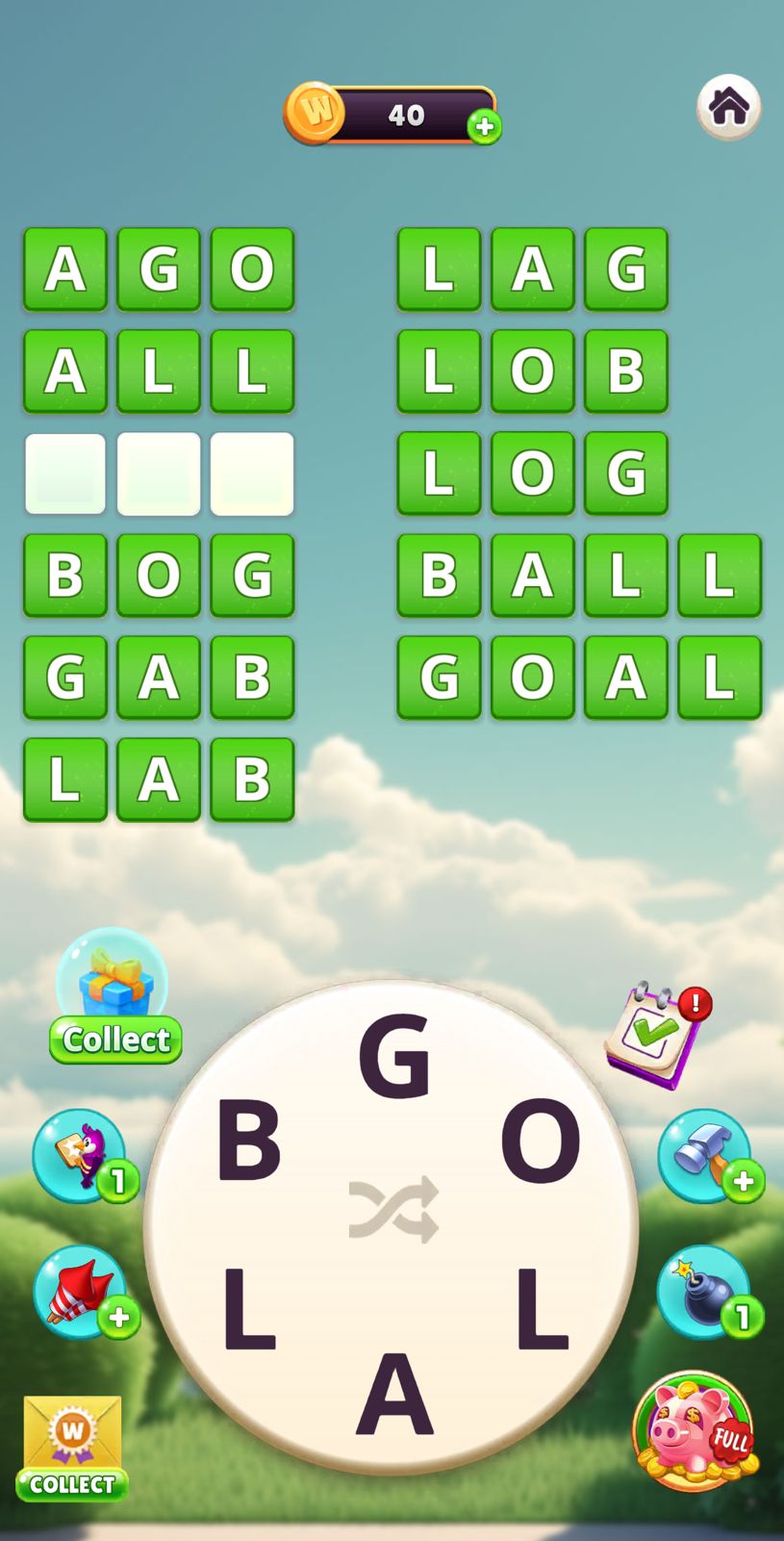Viewport: 784px width, 1541px height.
Task: Choose the letter B on the wheel
Action: click(x=248, y=1143)
